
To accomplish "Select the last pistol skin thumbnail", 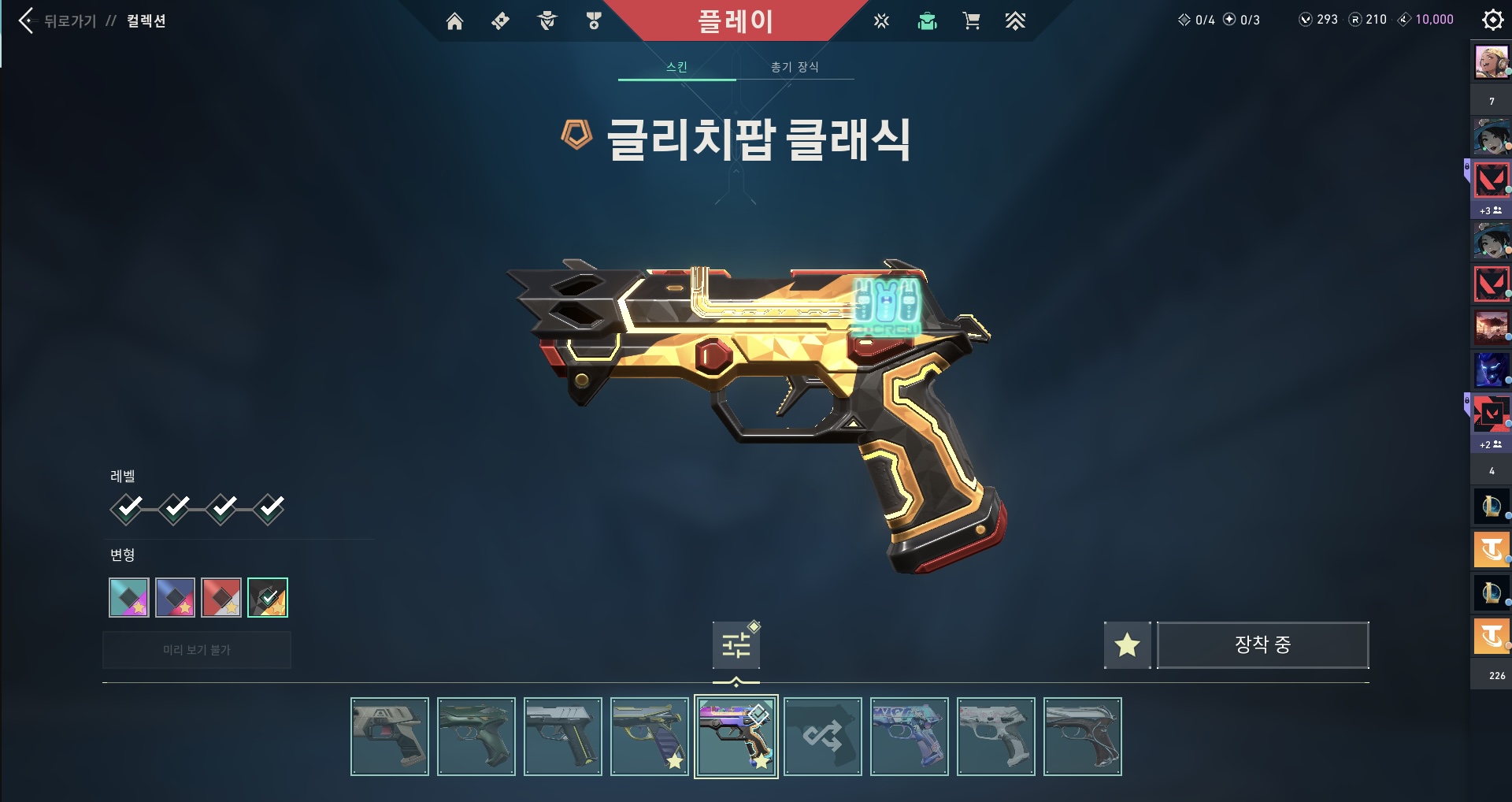I will (x=1083, y=737).
